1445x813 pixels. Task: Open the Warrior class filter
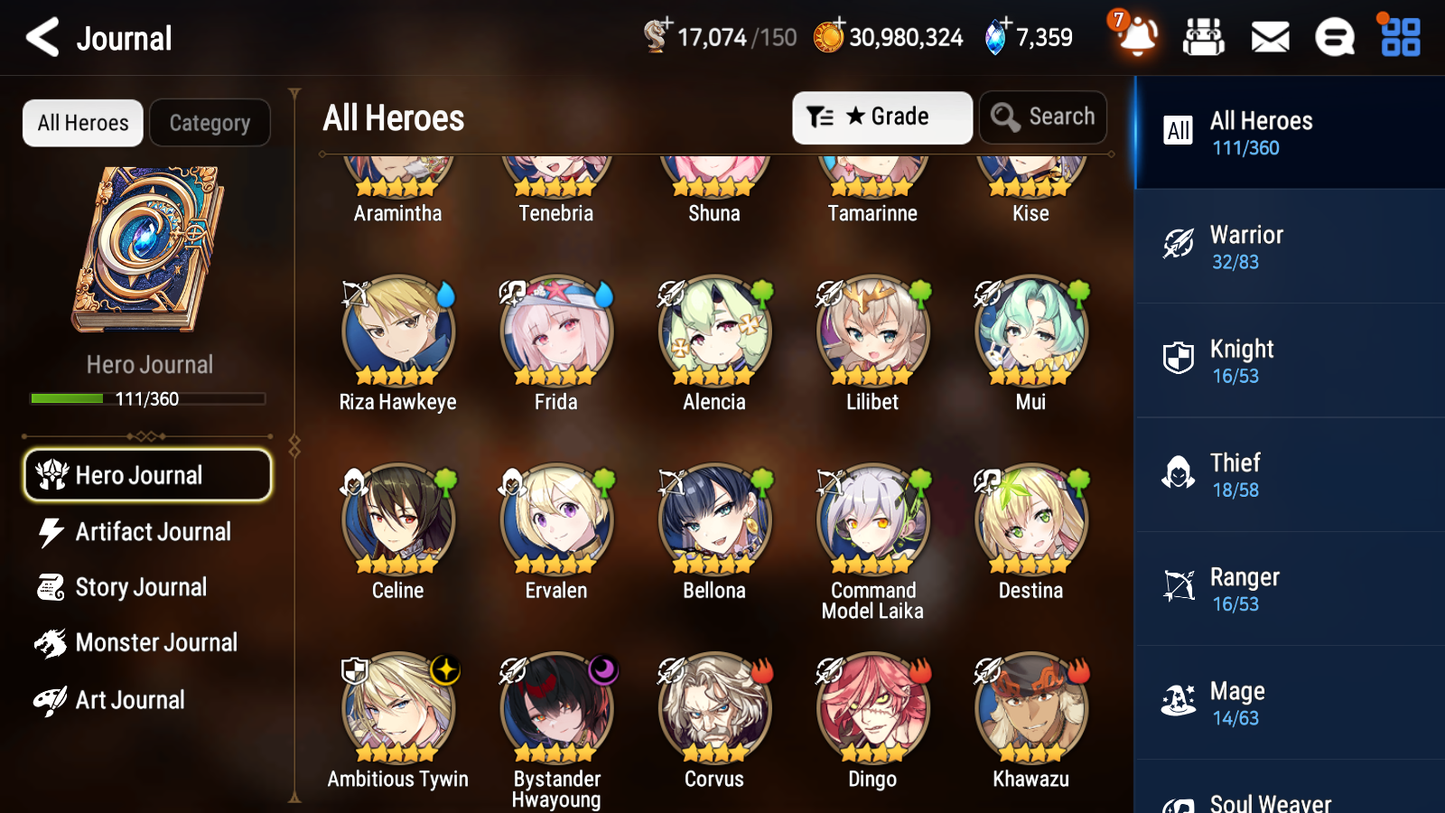point(1289,246)
